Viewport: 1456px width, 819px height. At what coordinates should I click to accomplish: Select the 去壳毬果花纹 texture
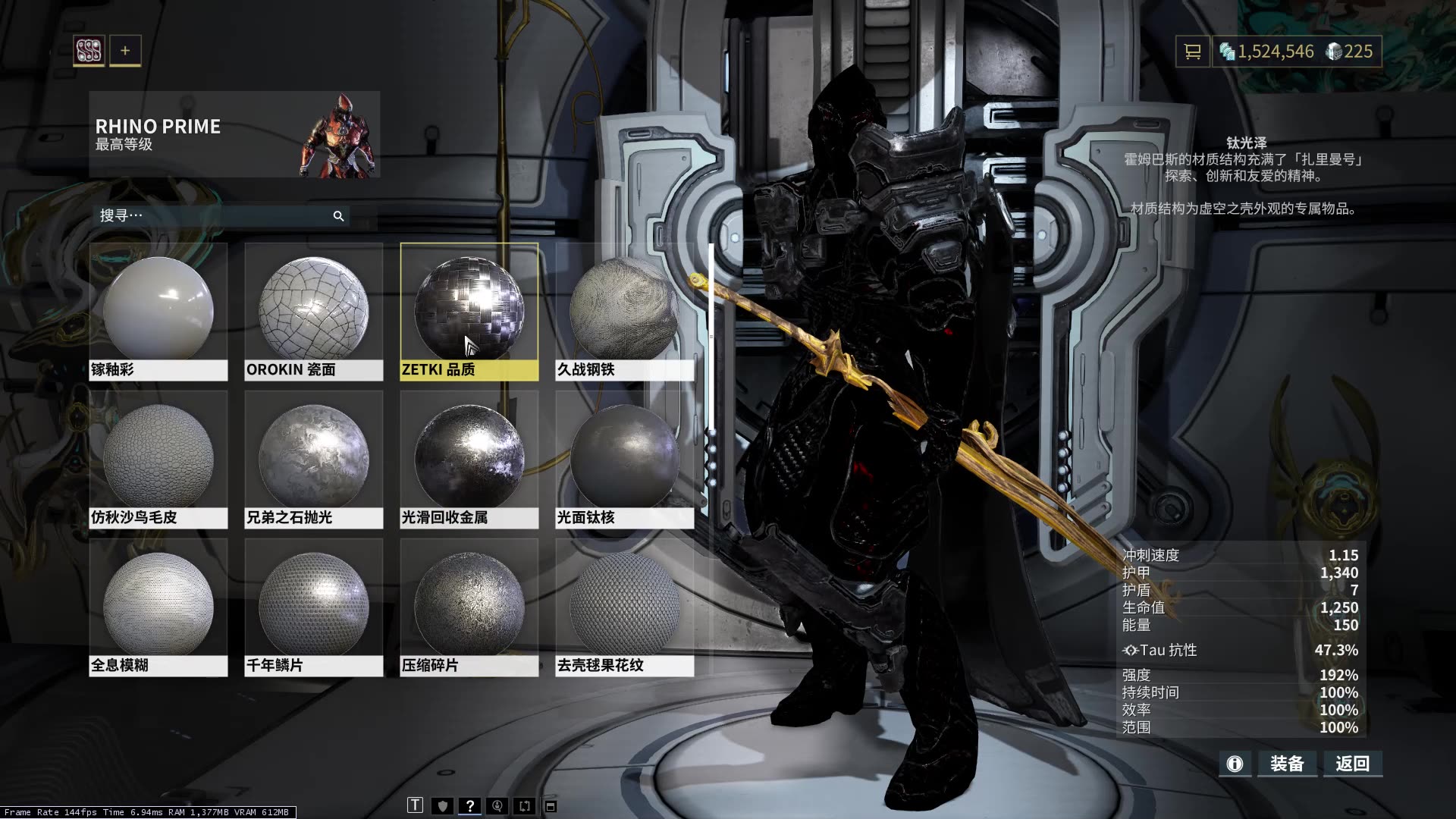pos(624,605)
